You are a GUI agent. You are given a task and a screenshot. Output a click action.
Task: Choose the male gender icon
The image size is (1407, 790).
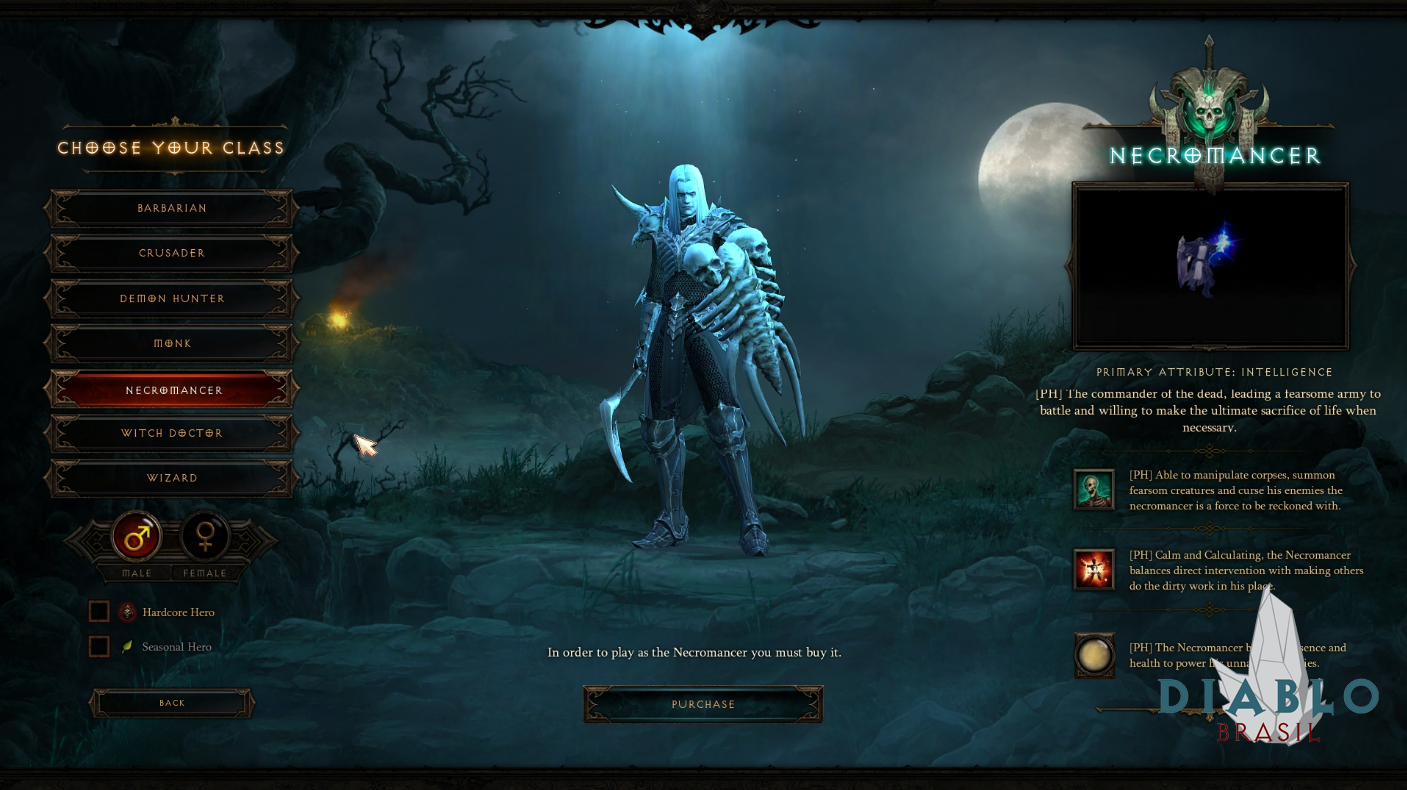137,538
